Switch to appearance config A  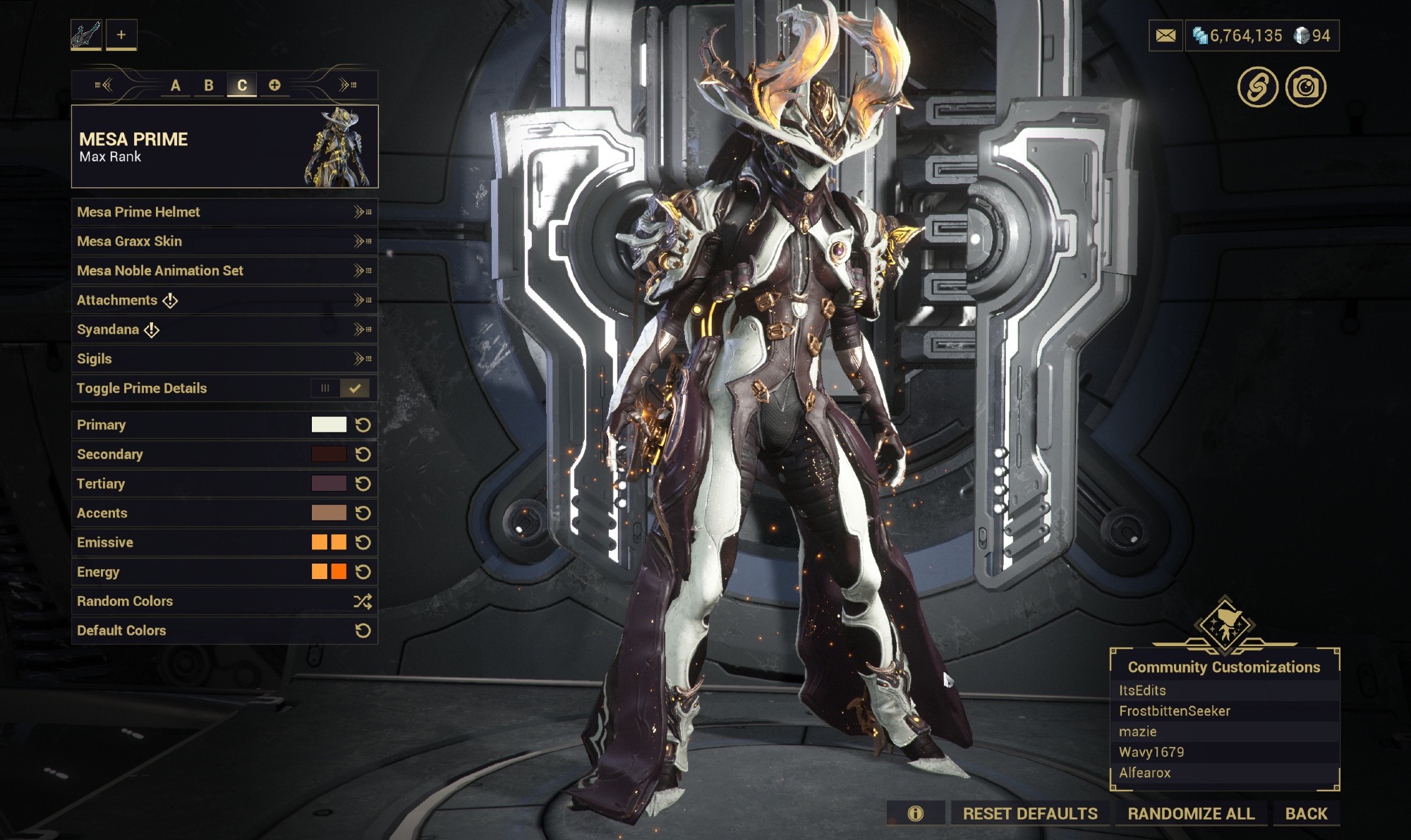(x=175, y=85)
